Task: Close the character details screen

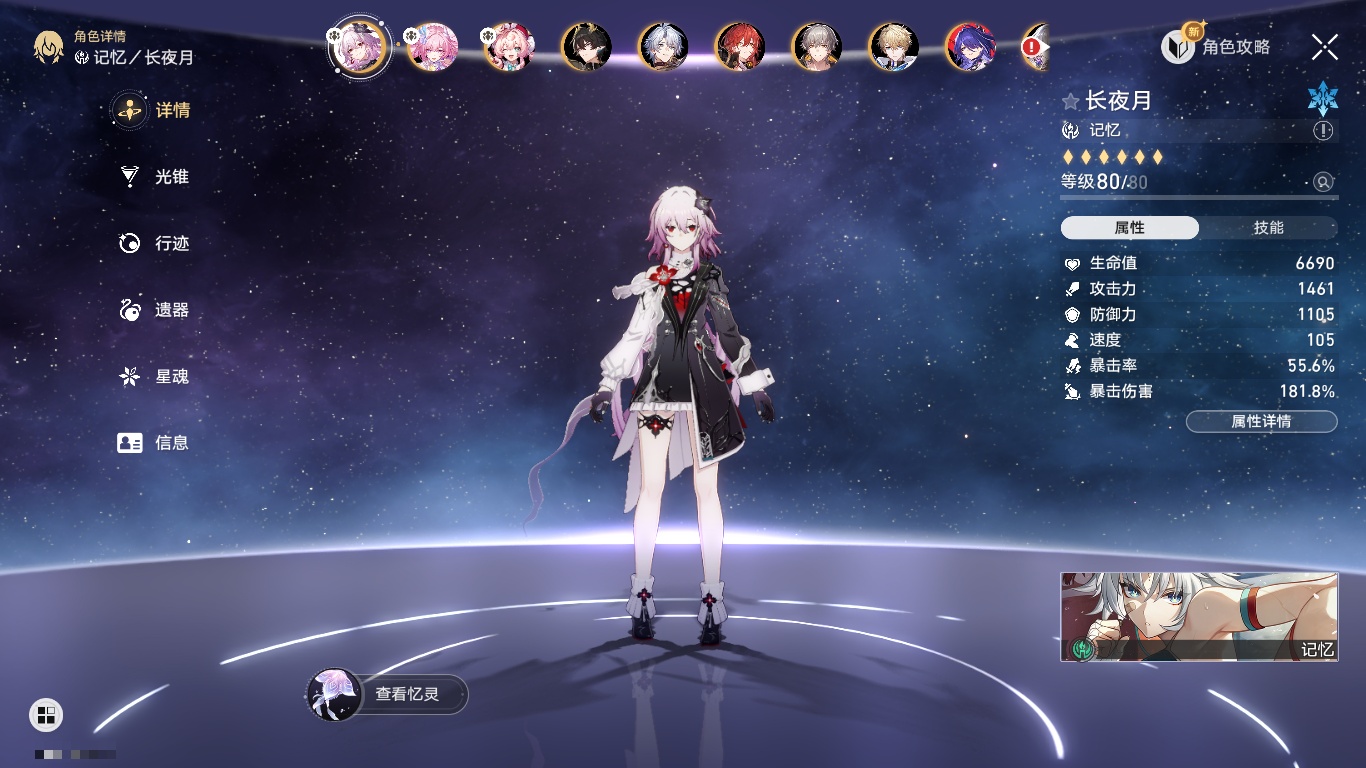Action: pyautogui.click(x=1325, y=46)
